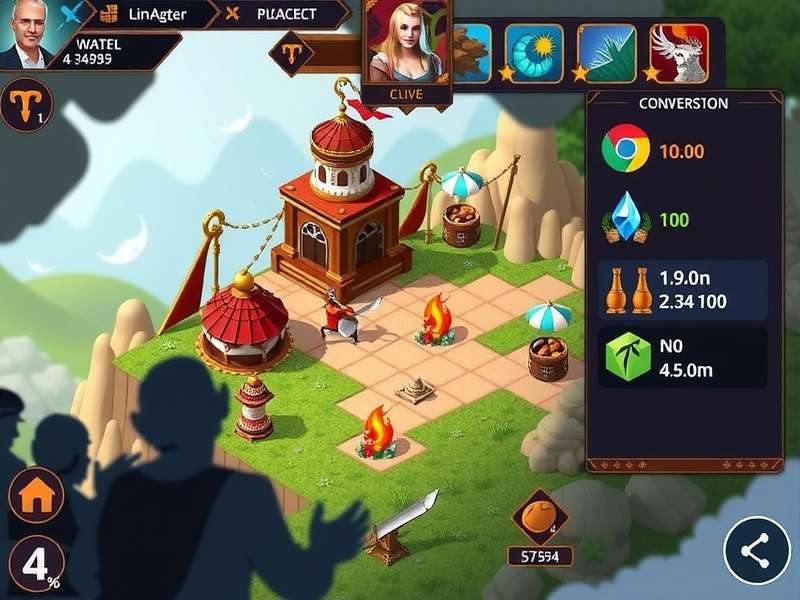This screenshot has width=800, height=600.
Task: Click the round 4% button
Action: (x=36, y=565)
